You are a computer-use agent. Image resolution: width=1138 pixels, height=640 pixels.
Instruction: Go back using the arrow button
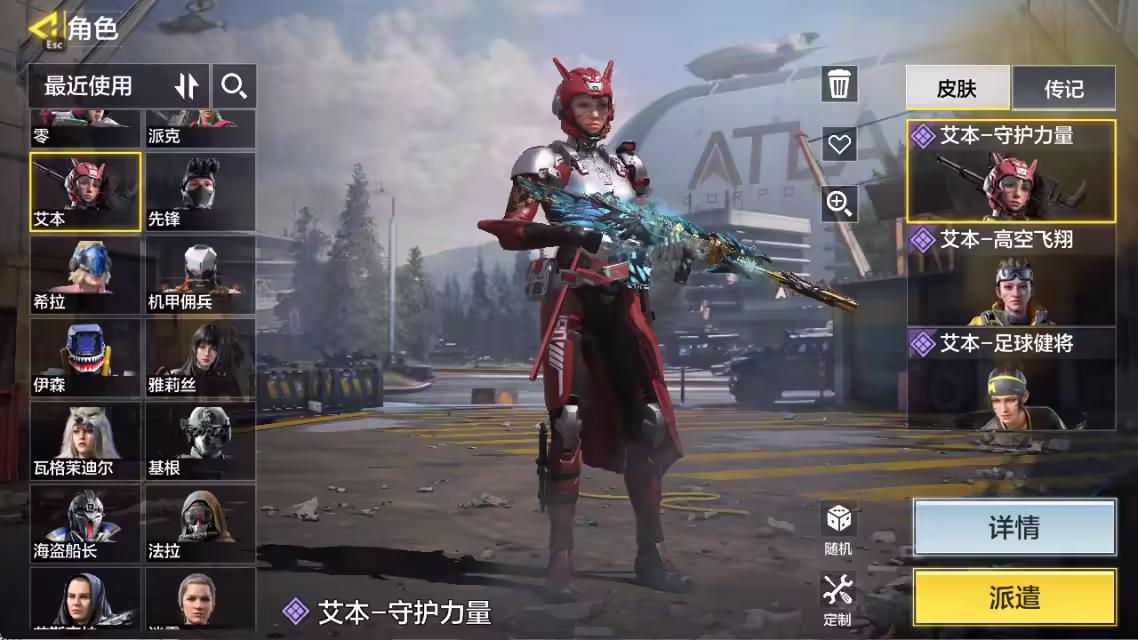(42, 28)
